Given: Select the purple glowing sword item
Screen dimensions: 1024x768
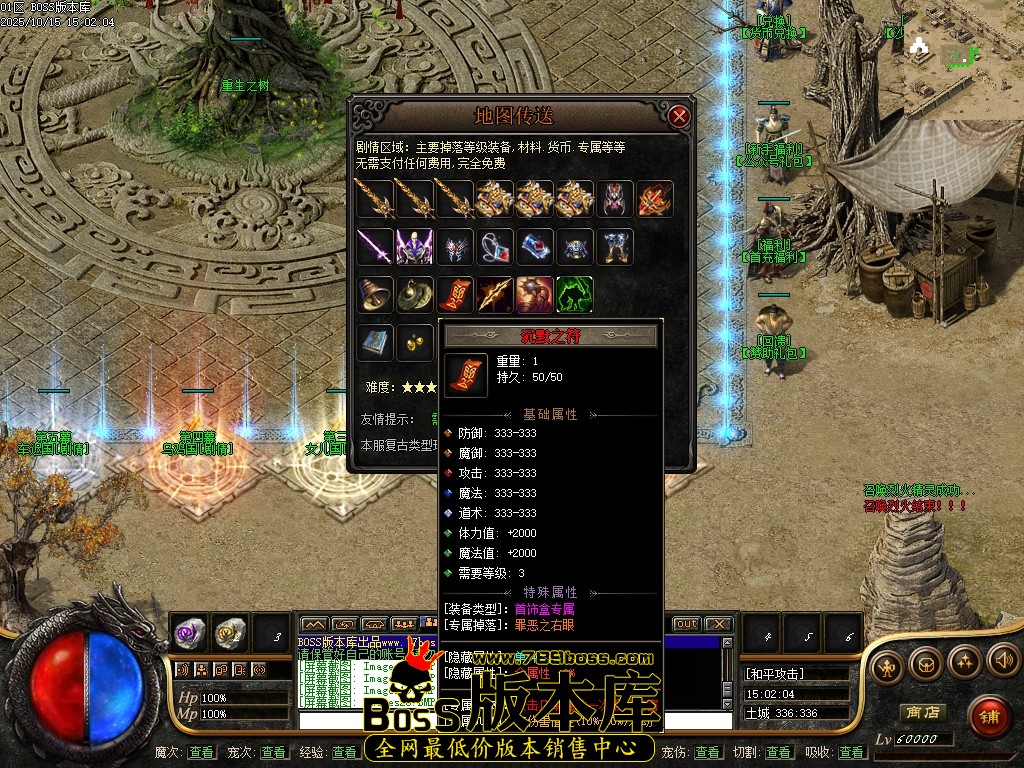Looking at the screenshot, I should point(375,246).
